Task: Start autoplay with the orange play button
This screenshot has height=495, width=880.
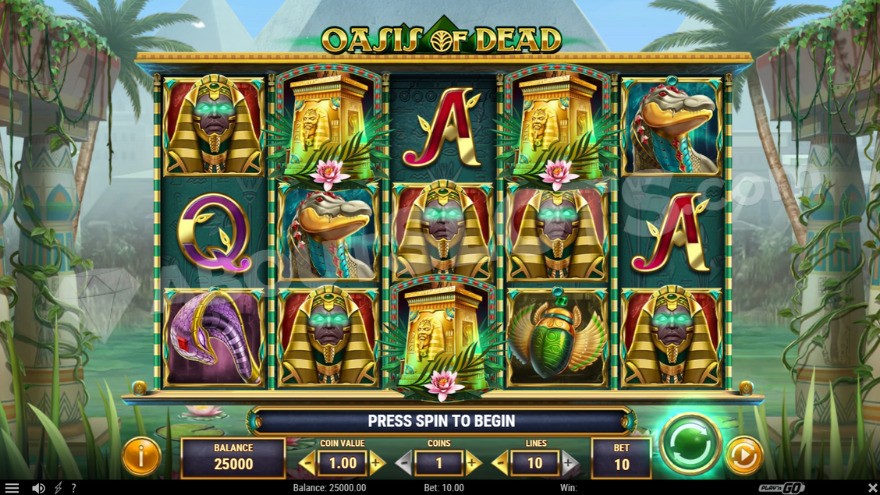Action: (744, 455)
